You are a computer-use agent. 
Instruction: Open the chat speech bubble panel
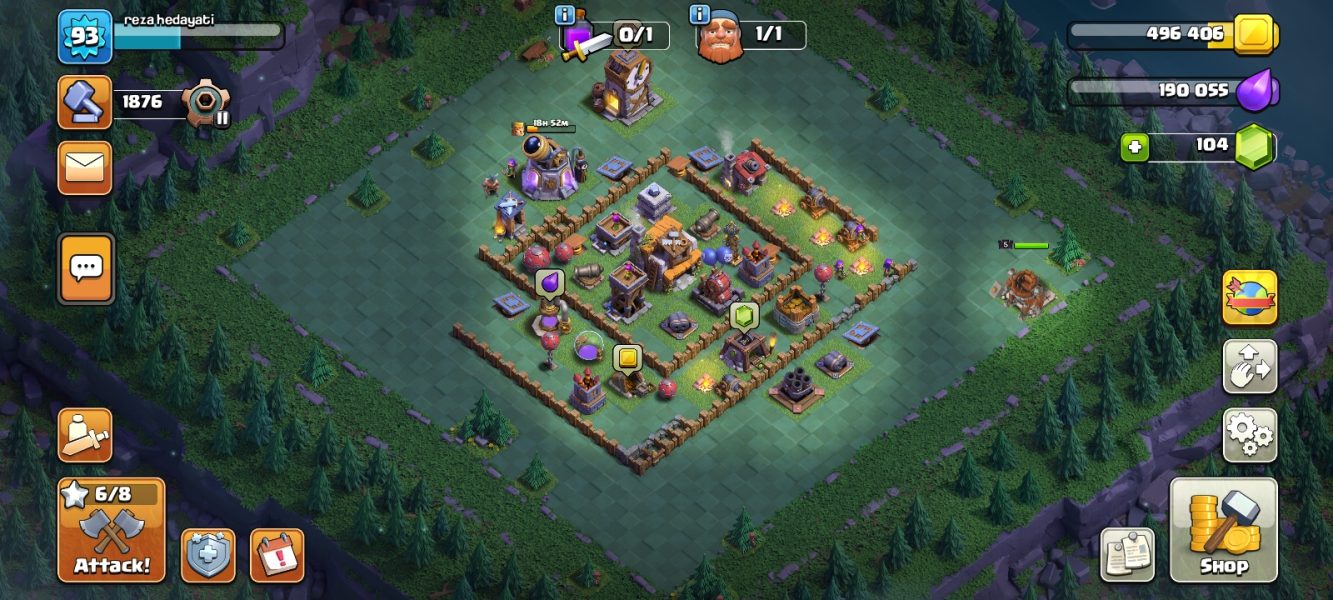[x=86, y=268]
